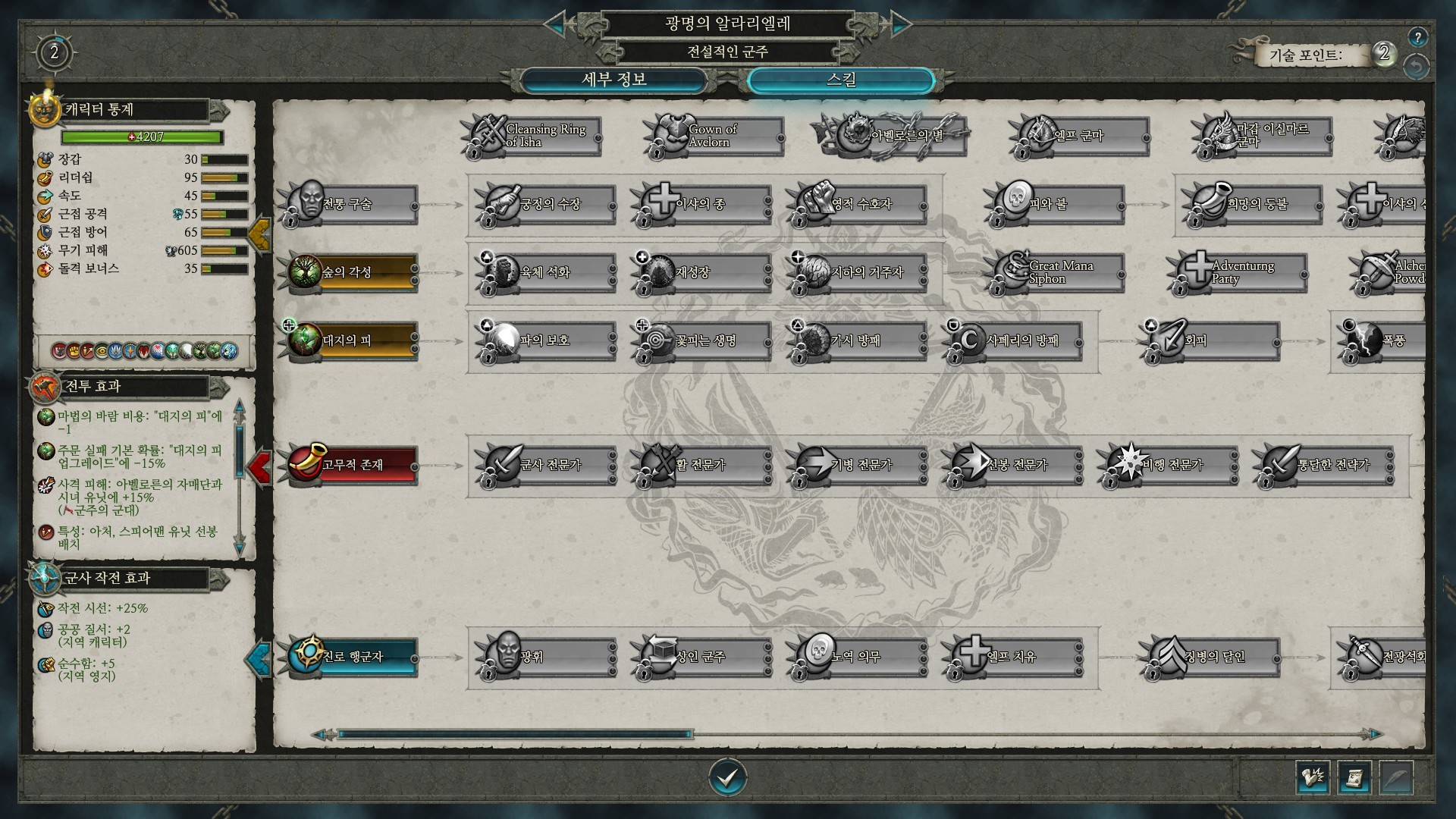Select the 스킬 tab
Viewport: 1456px width, 819px height.
pyautogui.click(x=840, y=80)
